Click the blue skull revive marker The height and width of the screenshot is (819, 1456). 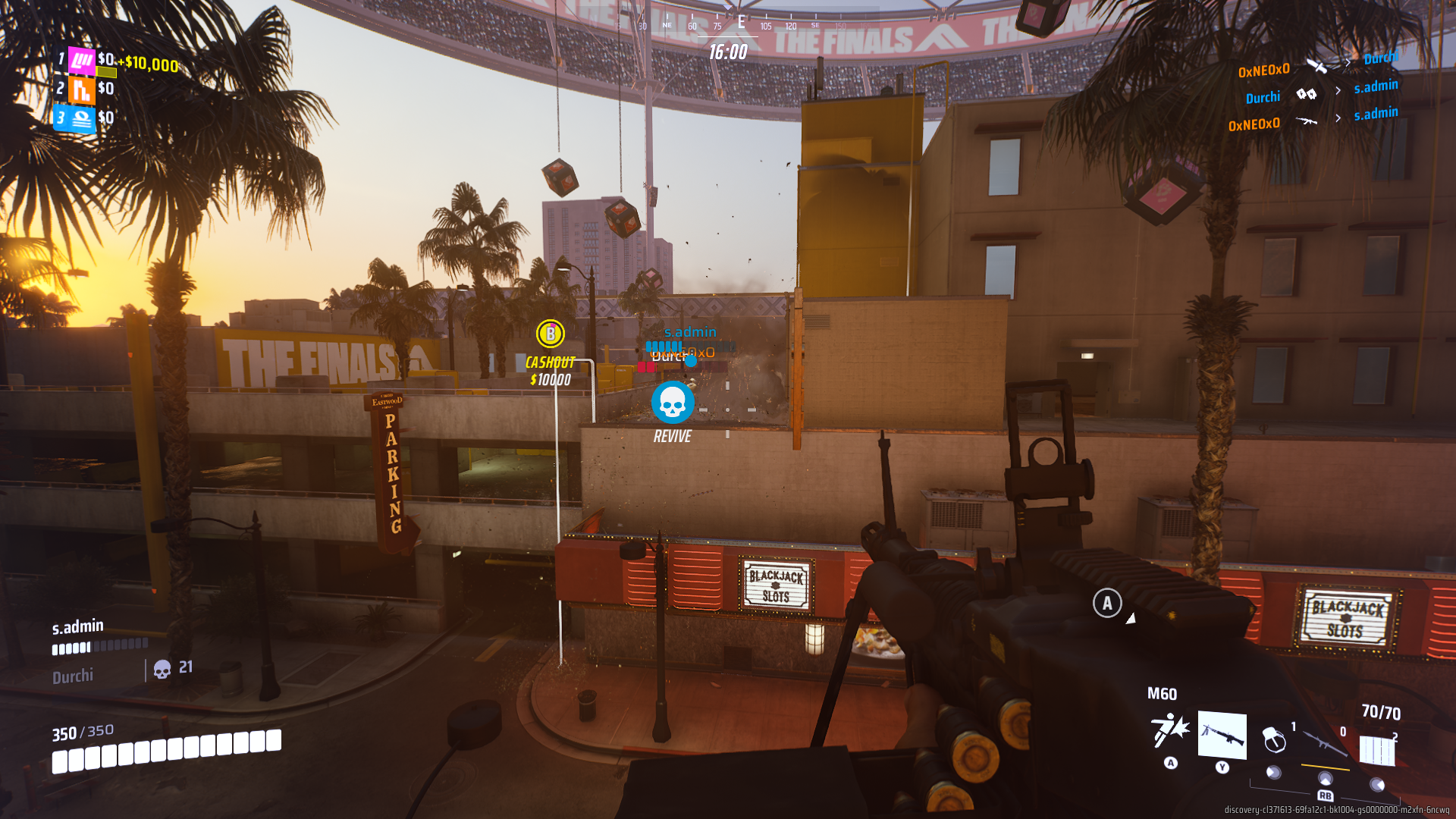pyautogui.click(x=673, y=403)
